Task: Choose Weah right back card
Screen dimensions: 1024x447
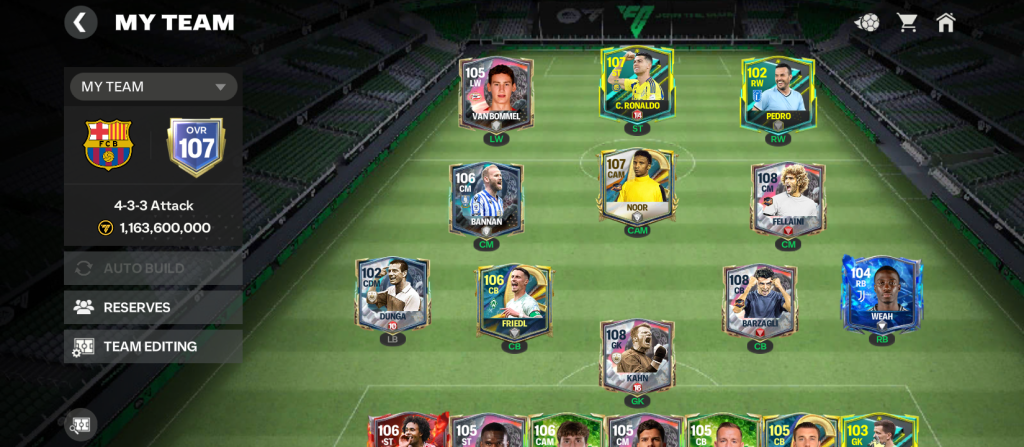Action: tap(881, 293)
